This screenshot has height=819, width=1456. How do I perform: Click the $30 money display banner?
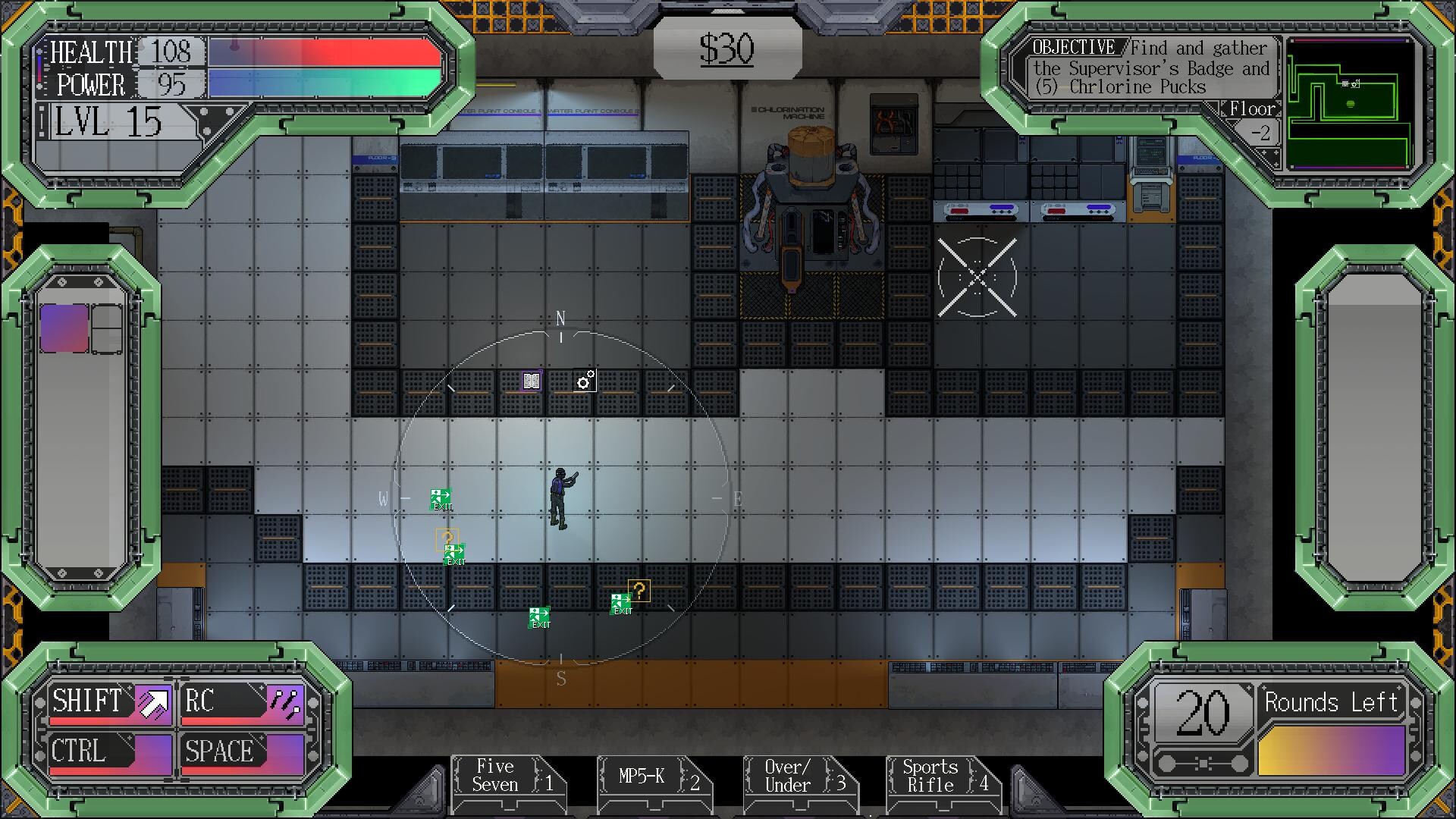click(727, 47)
